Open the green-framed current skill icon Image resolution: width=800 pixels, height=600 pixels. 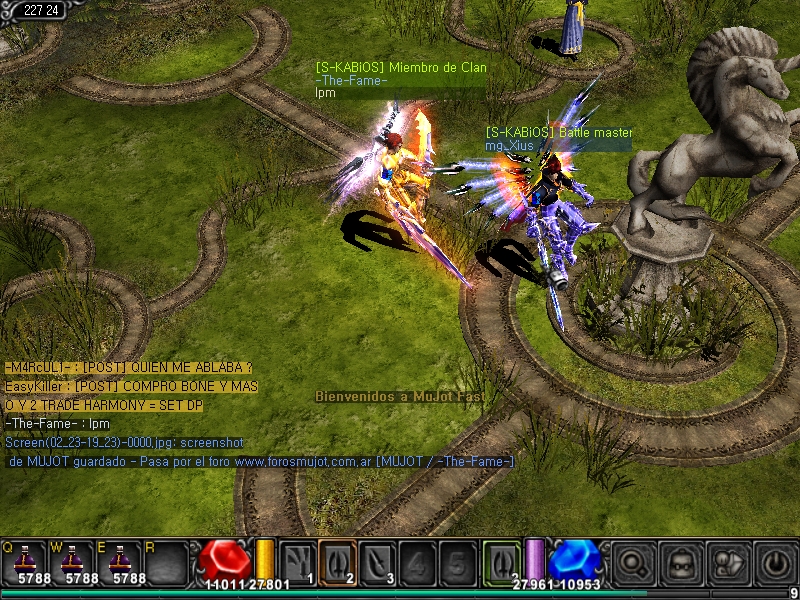[x=502, y=562]
